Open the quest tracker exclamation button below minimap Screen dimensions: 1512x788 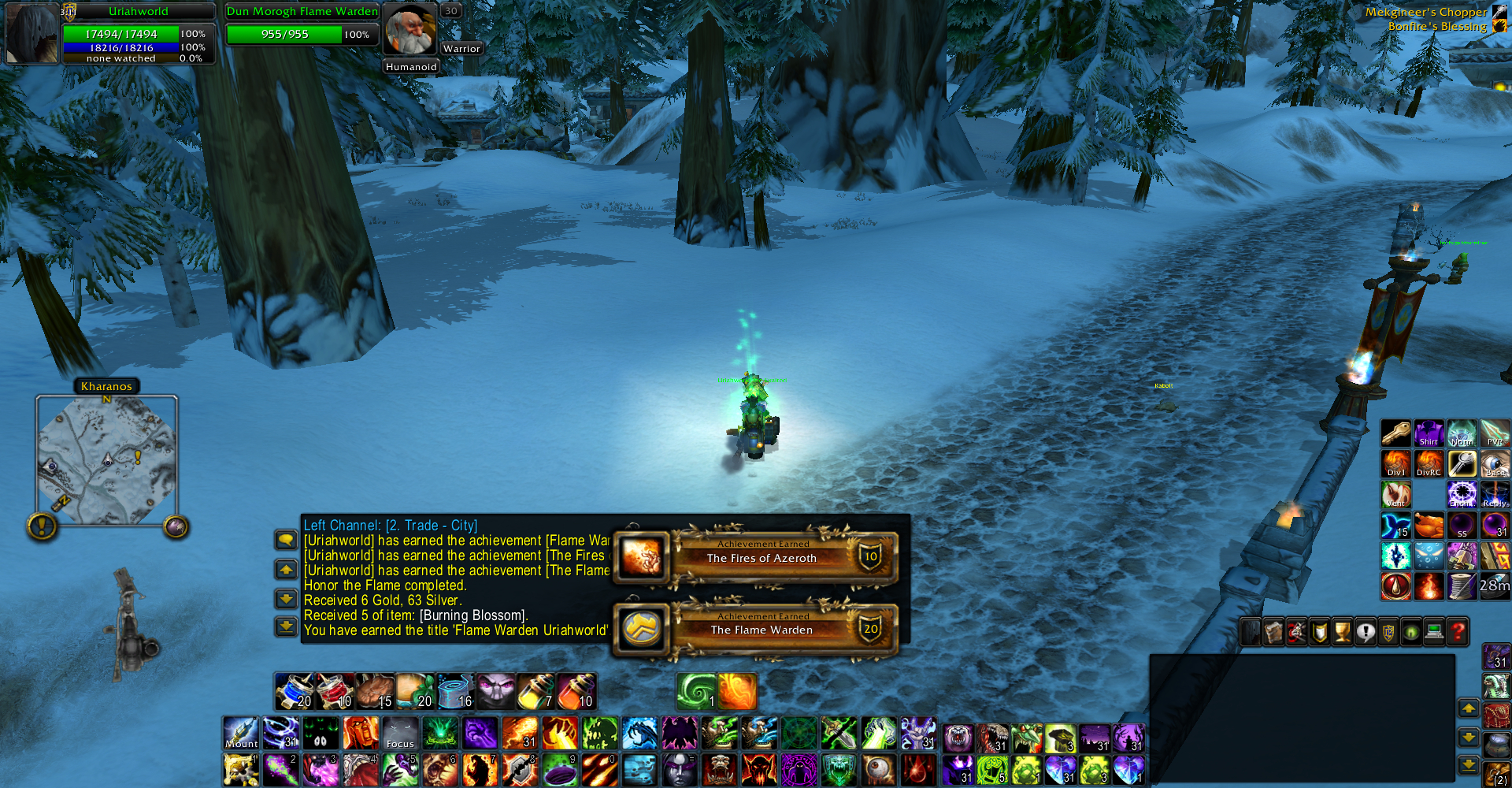42,526
